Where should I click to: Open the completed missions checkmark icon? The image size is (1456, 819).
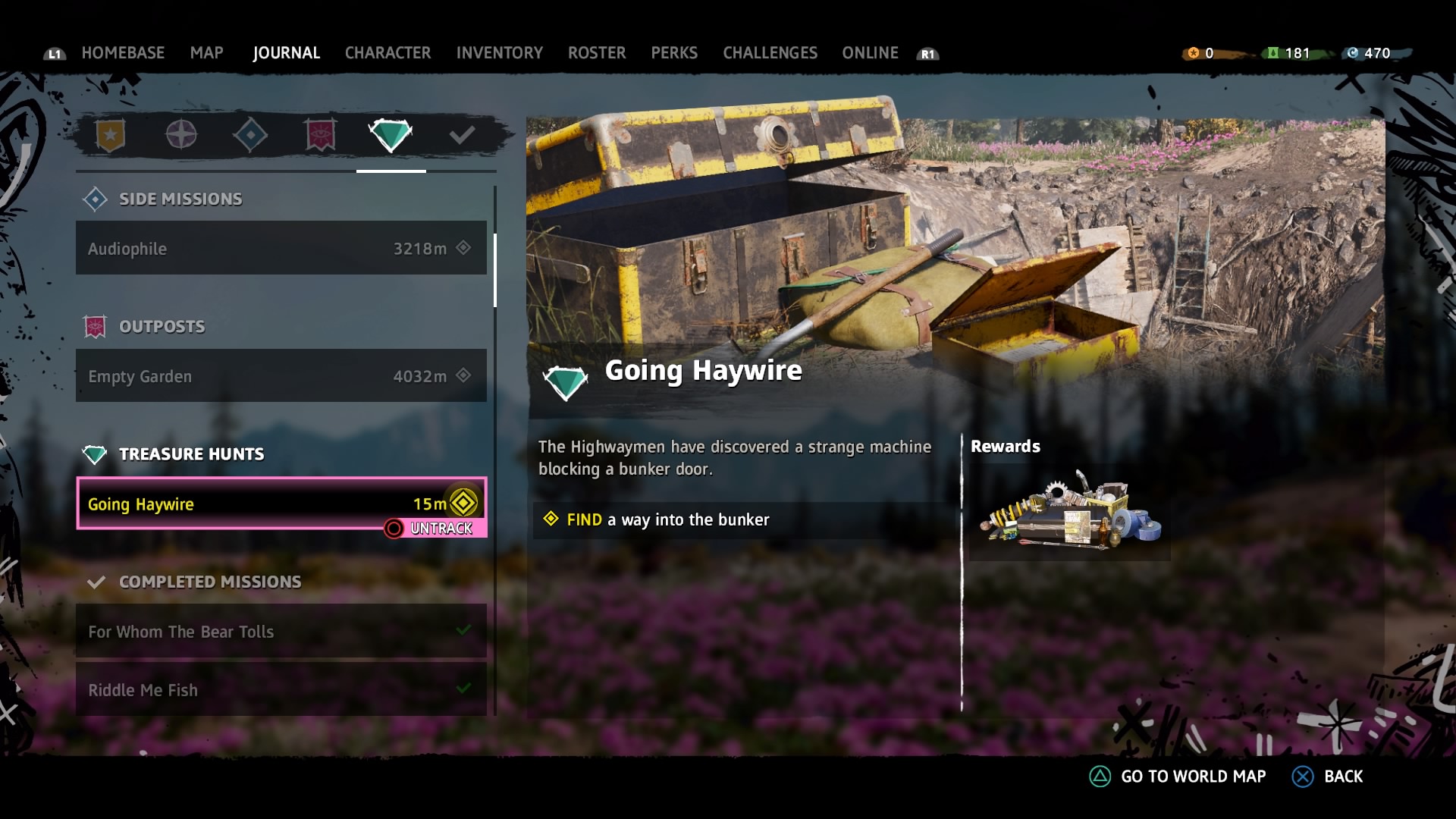[461, 135]
